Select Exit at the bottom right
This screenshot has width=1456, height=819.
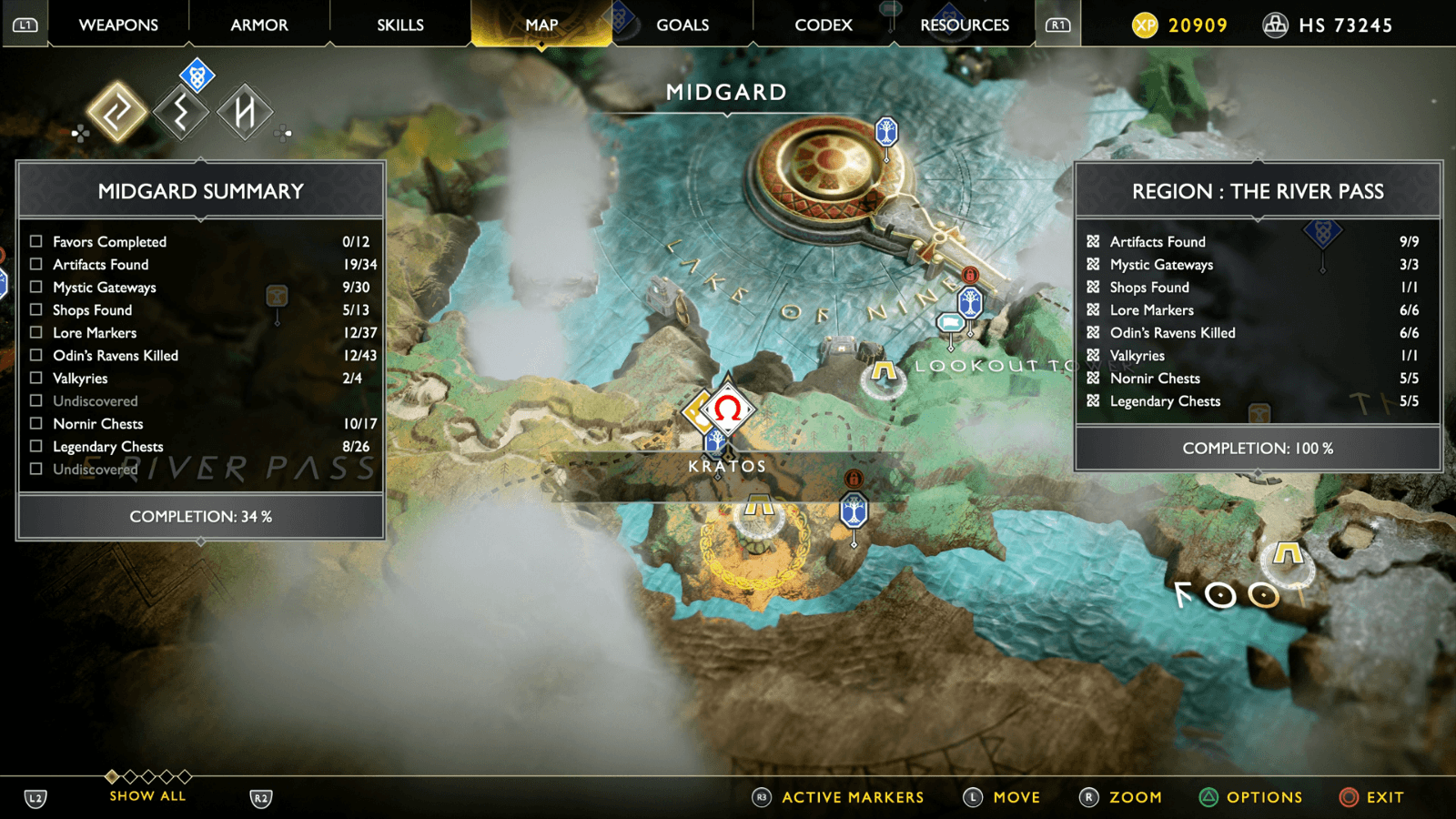[1386, 797]
